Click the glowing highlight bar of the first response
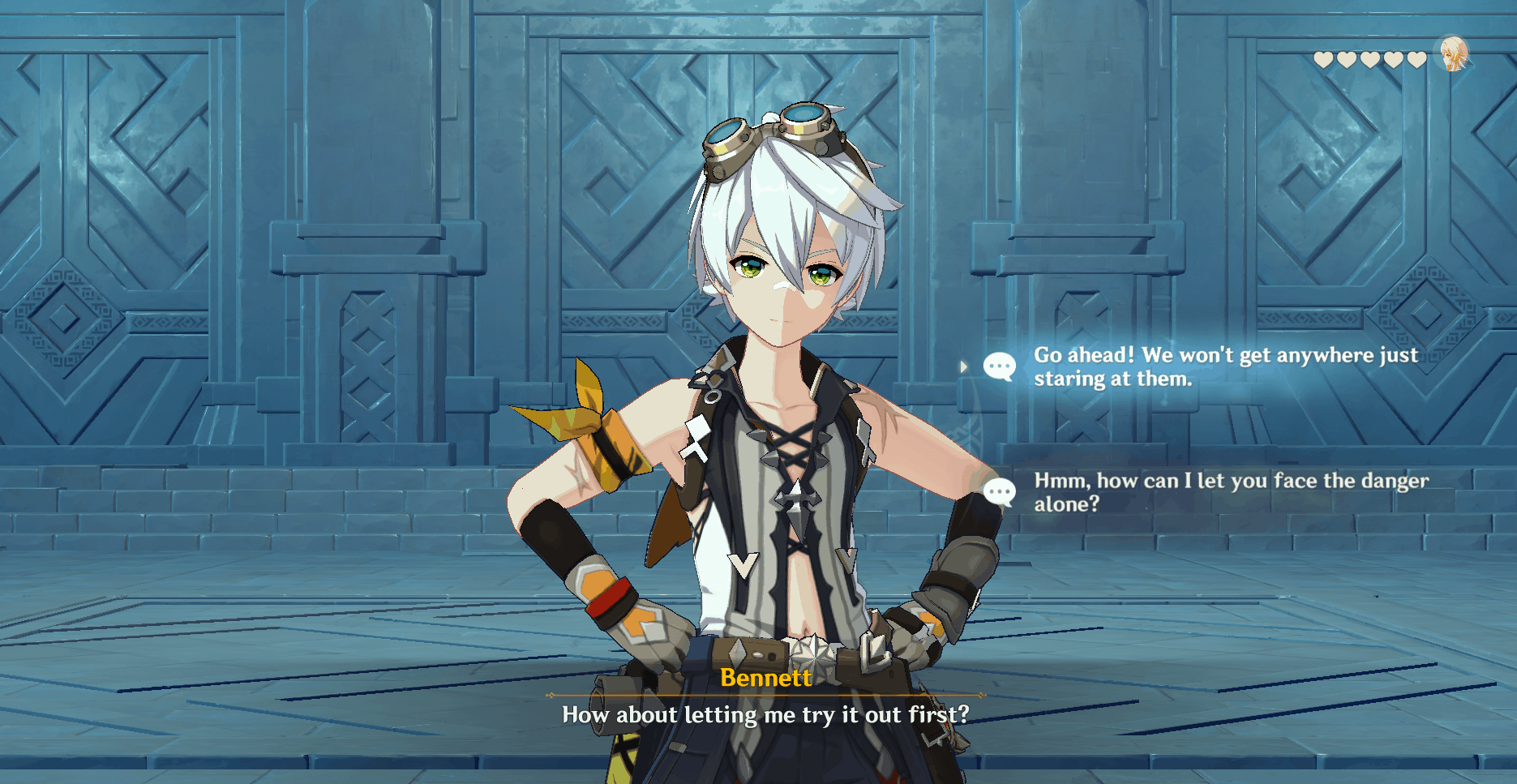Viewport: 1517px width, 784px height. pyautogui.click(x=1216, y=366)
